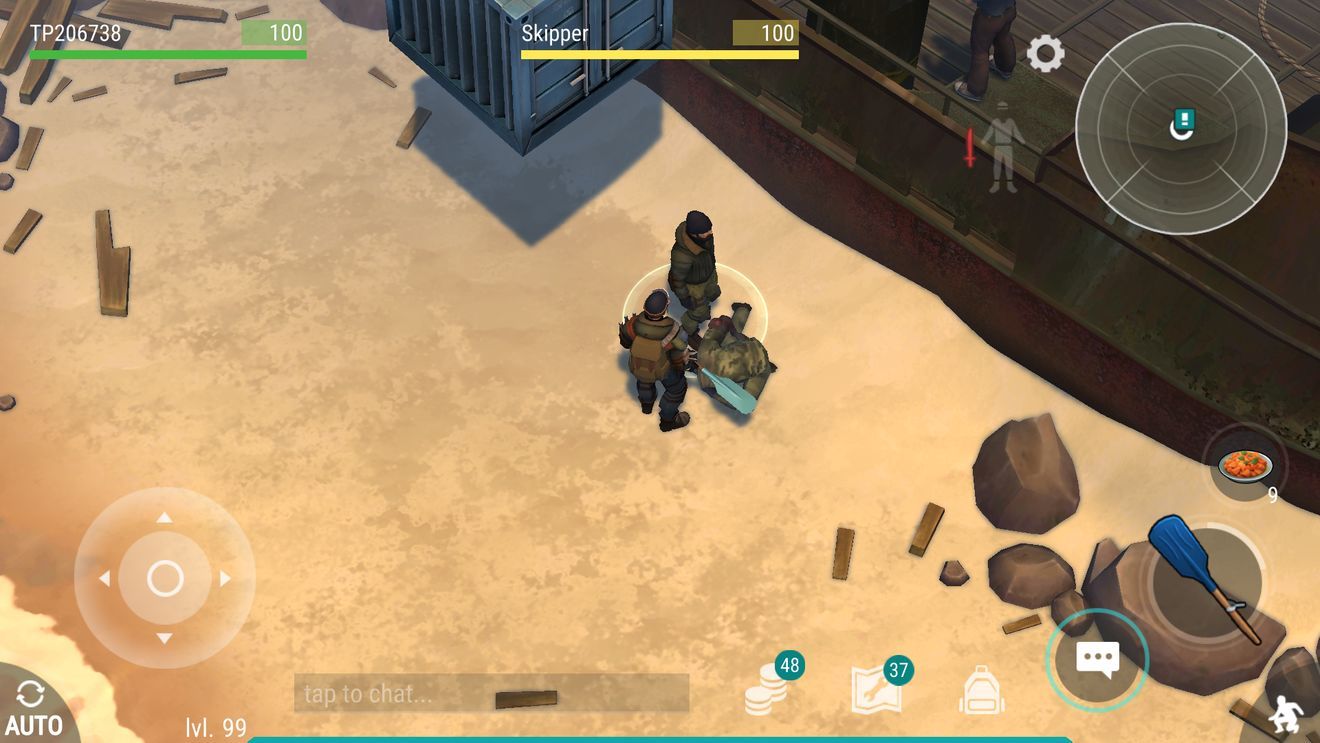Tap the movement joystick center
Screen dimensions: 1320x743
click(x=165, y=578)
